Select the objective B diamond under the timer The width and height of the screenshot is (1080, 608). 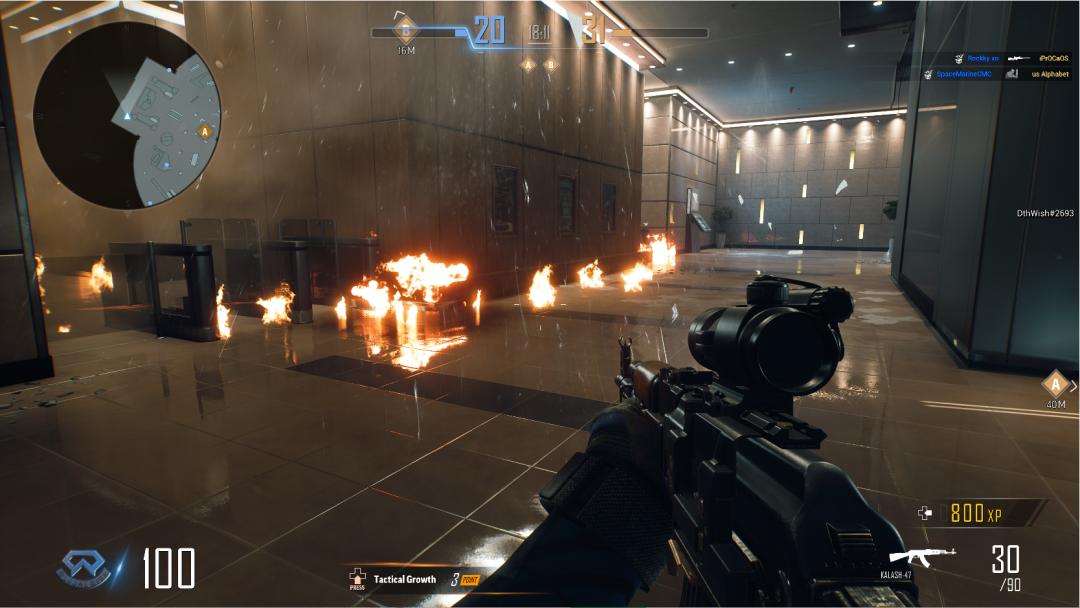tap(550, 65)
